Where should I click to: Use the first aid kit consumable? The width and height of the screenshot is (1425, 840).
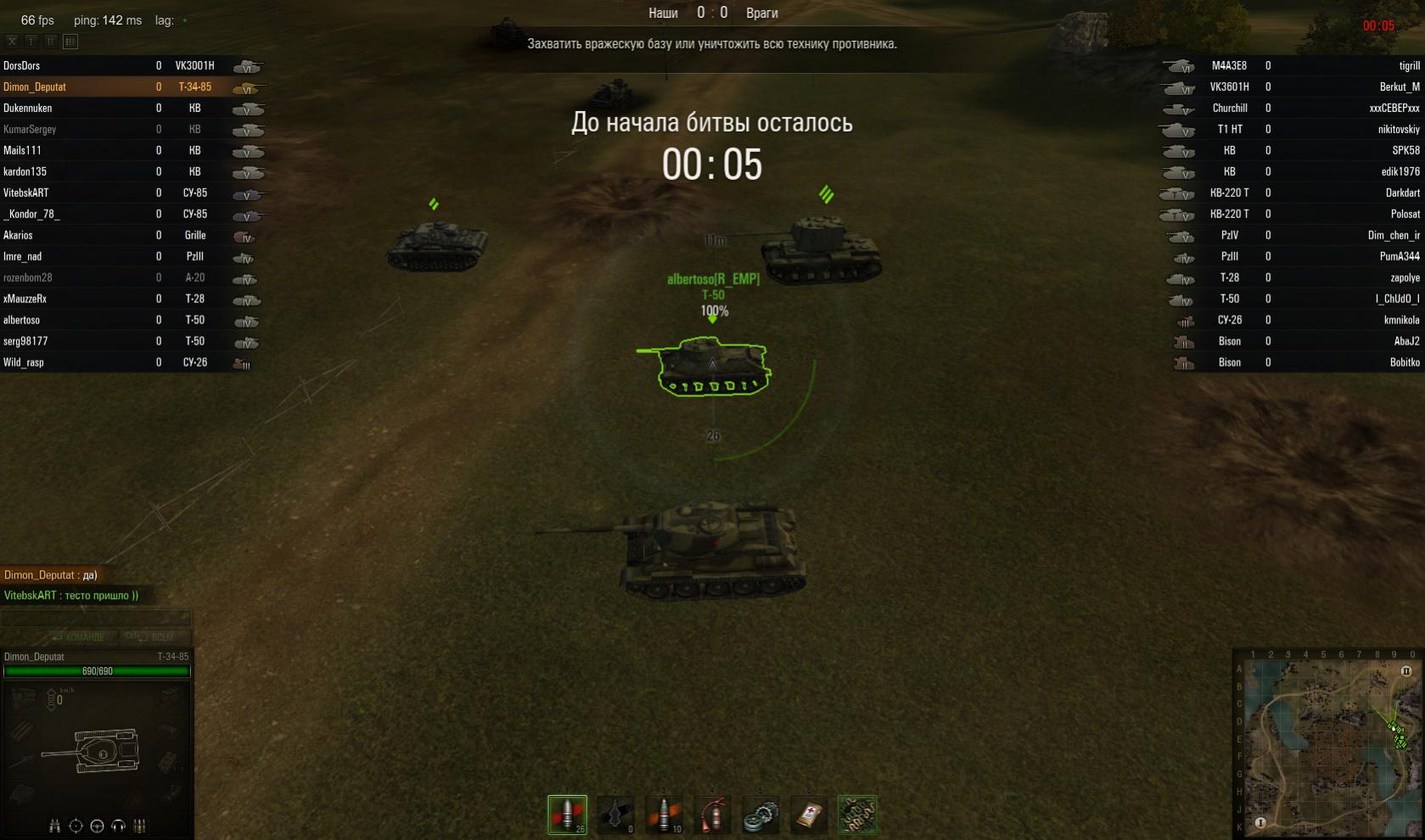pos(808,815)
